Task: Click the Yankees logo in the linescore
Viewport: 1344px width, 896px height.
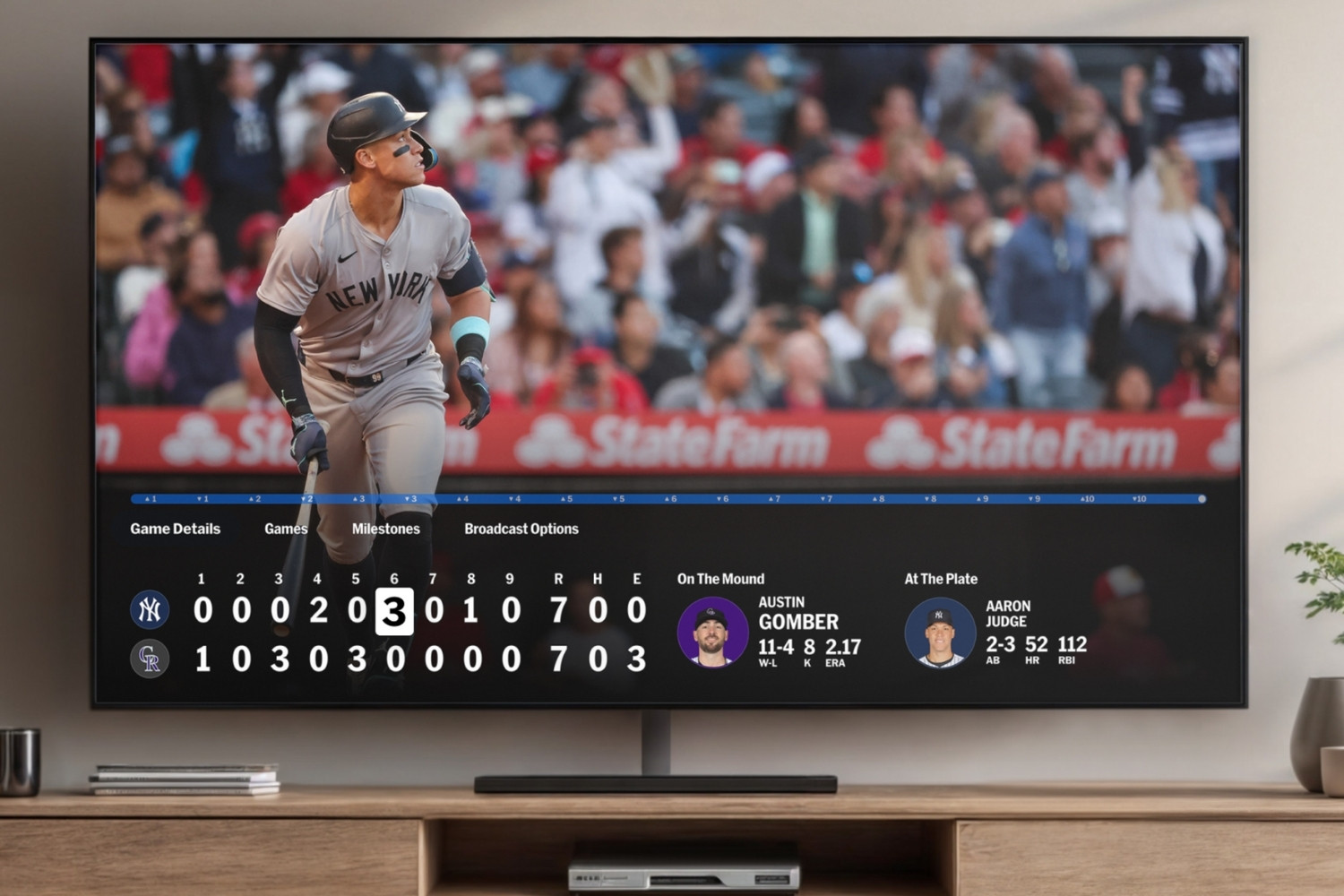Action: pyautogui.click(x=150, y=609)
